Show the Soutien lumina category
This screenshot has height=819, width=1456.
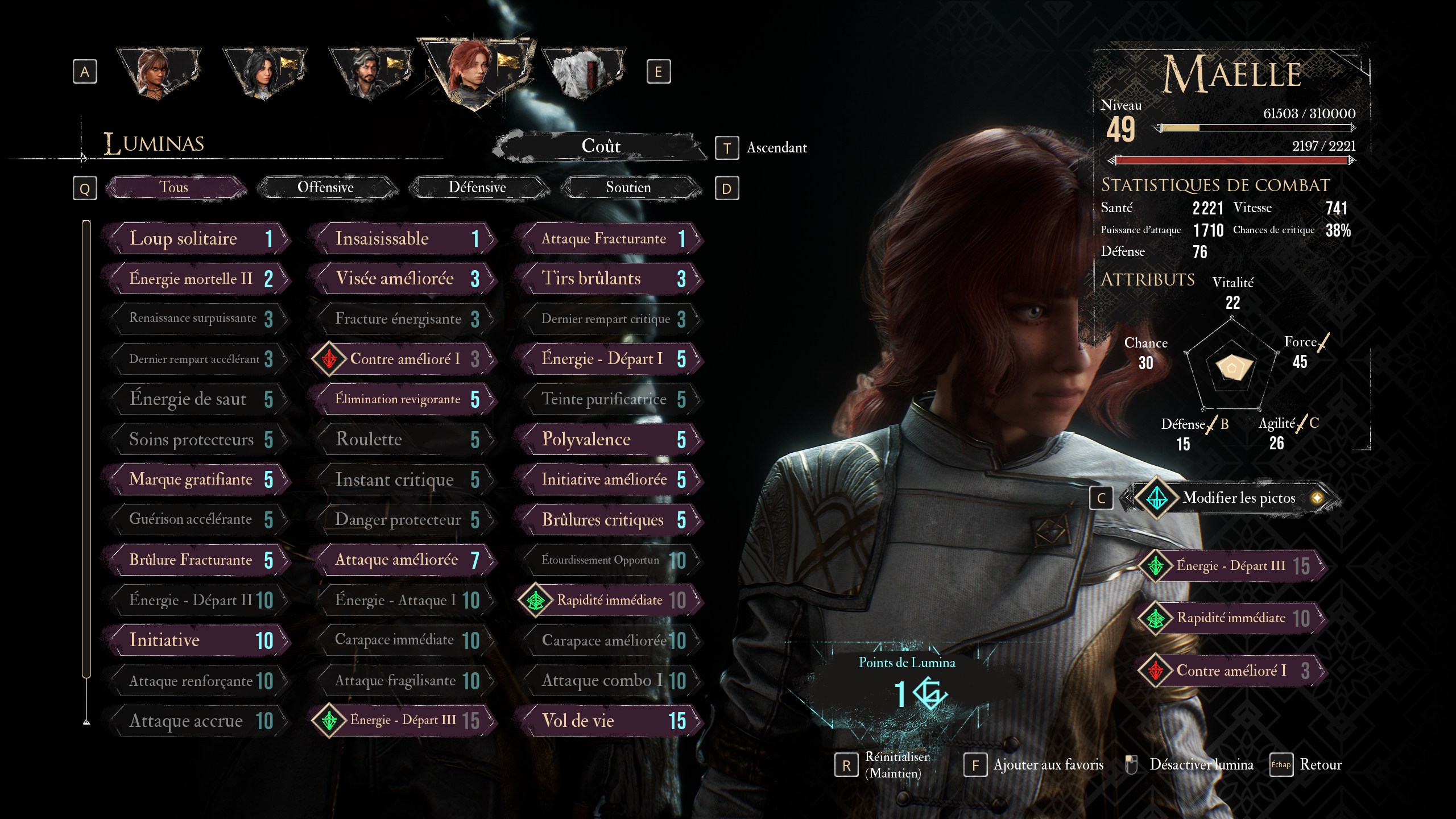coord(628,188)
